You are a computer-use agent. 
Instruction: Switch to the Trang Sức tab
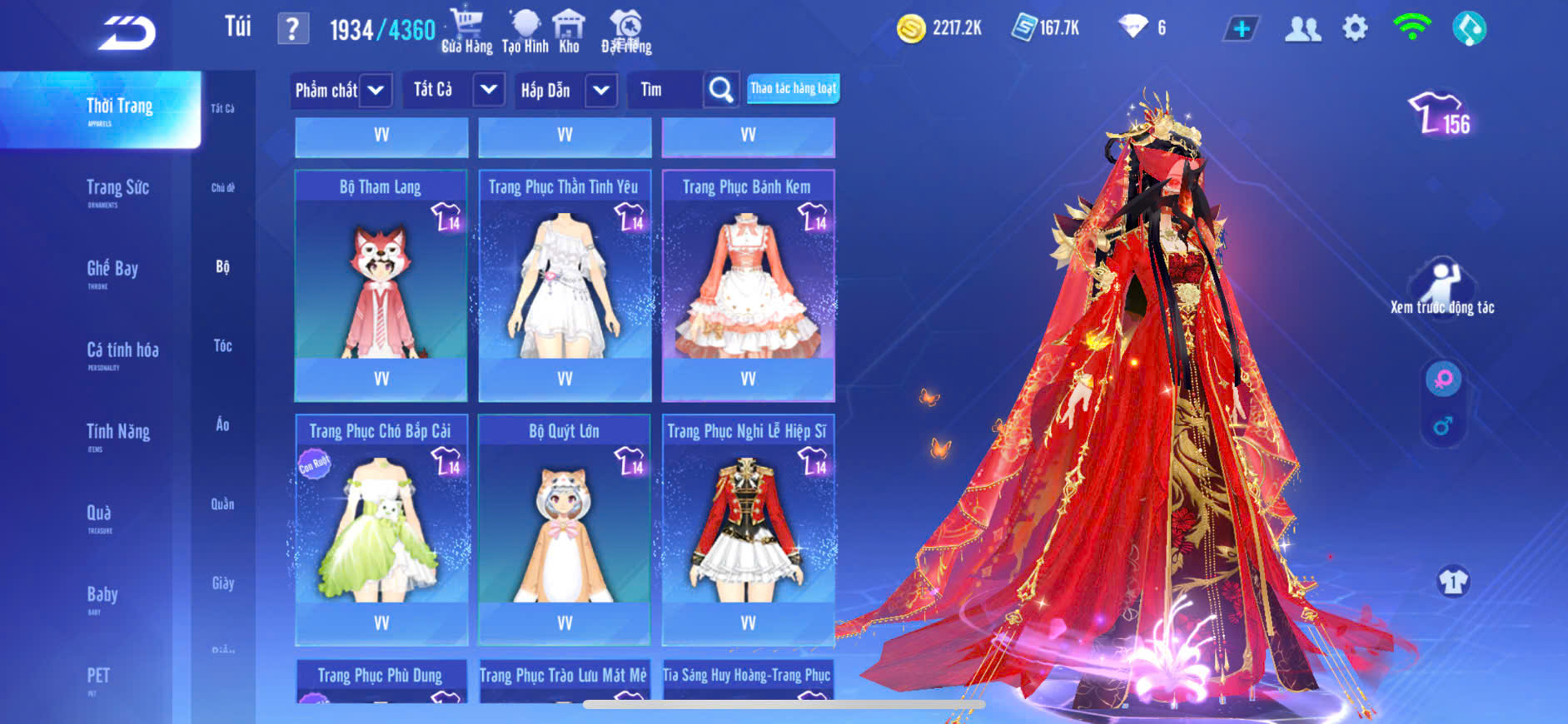pos(117,190)
